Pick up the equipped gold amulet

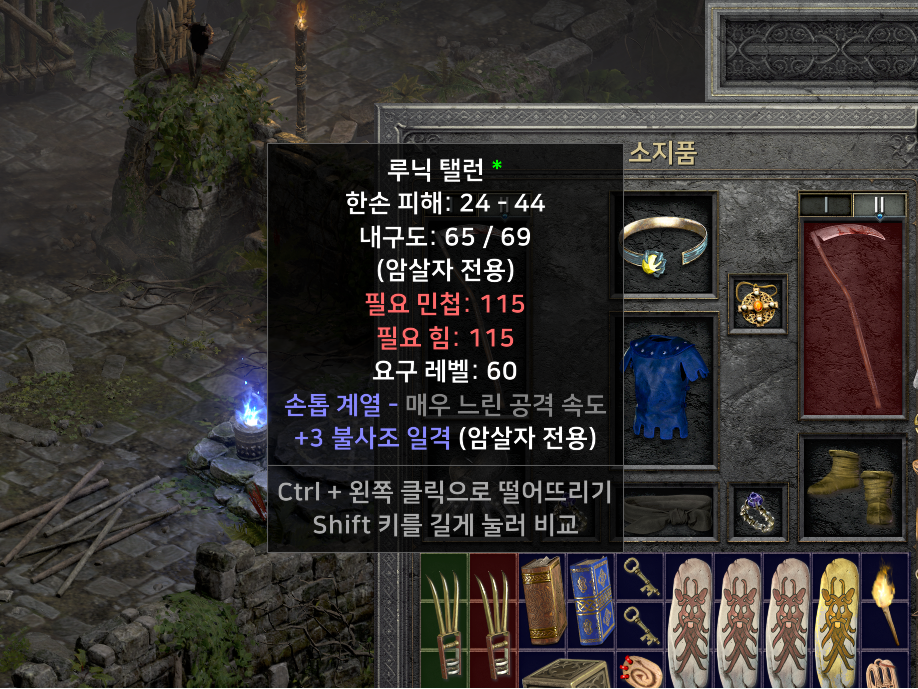coord(756,303)
